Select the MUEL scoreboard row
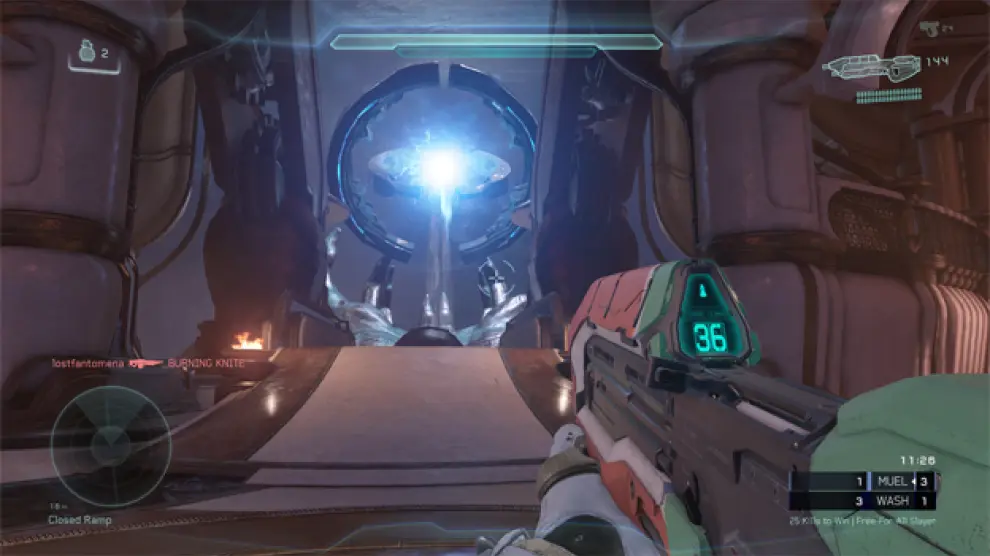The width and height of the screenshot is (990, 556). [x=863, y=481]
